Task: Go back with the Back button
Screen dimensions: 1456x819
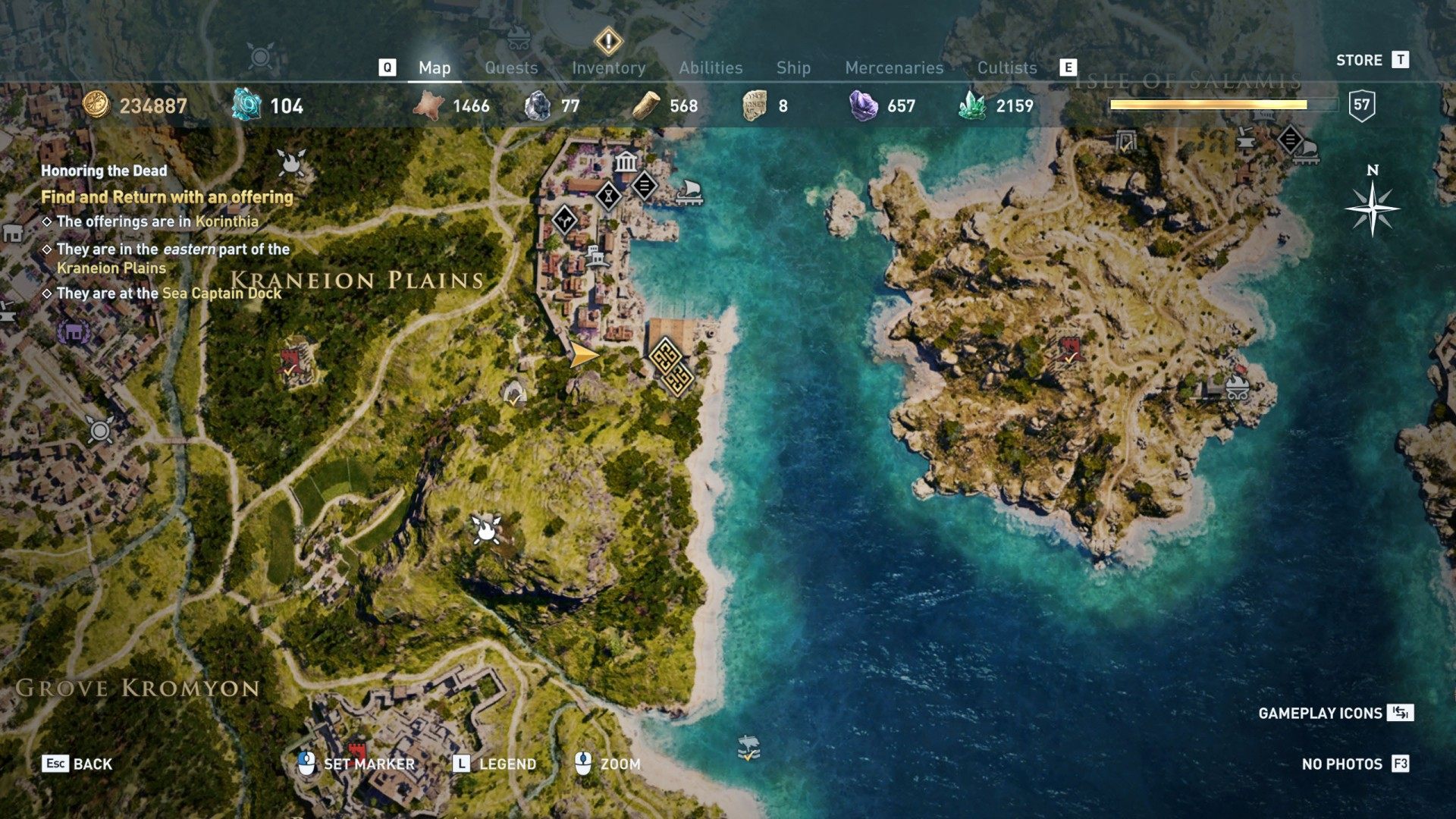Action: pyautogui.click(x=77, y=764)
